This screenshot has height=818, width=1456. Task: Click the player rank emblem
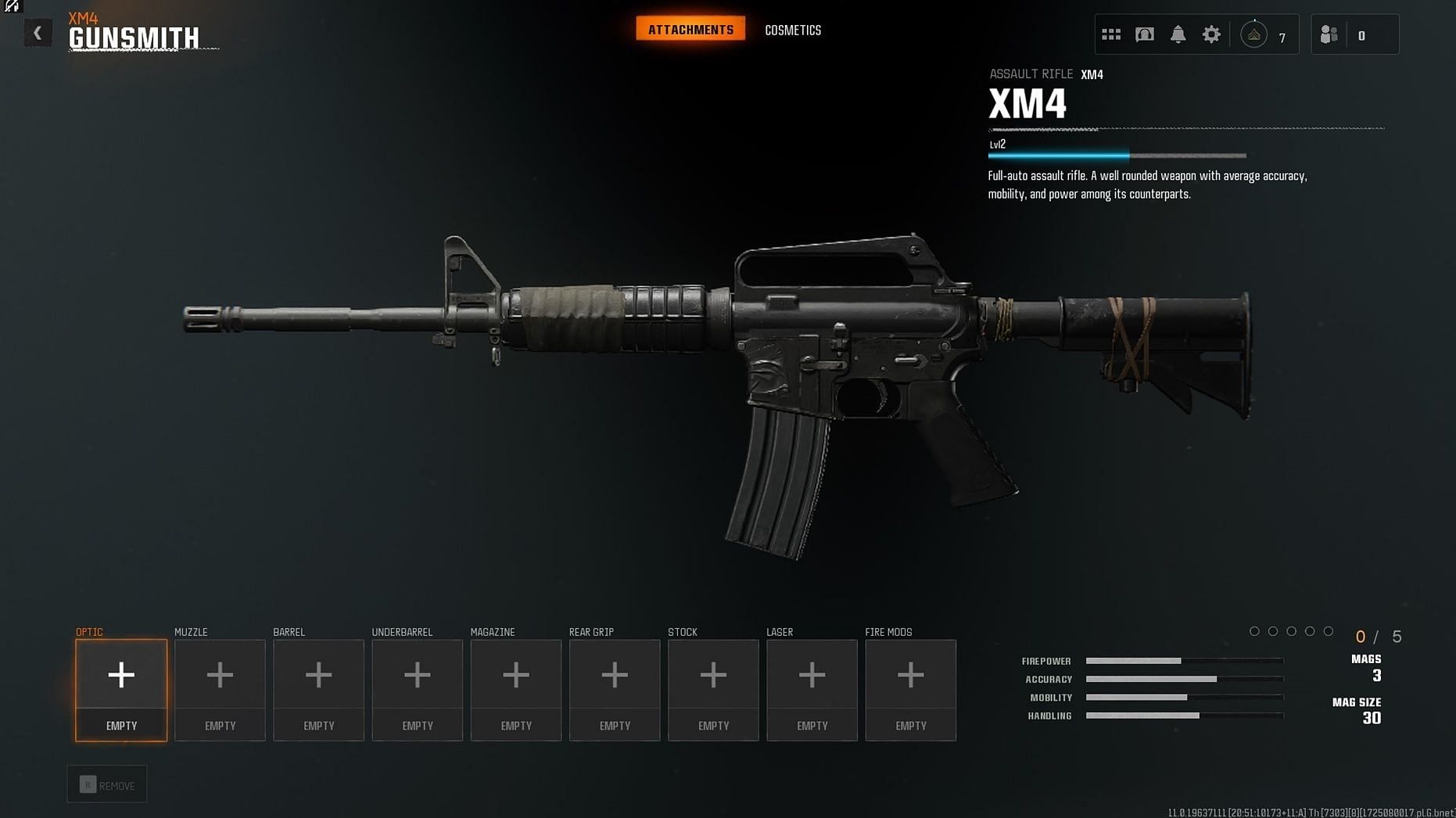(x=1253, y=35)
